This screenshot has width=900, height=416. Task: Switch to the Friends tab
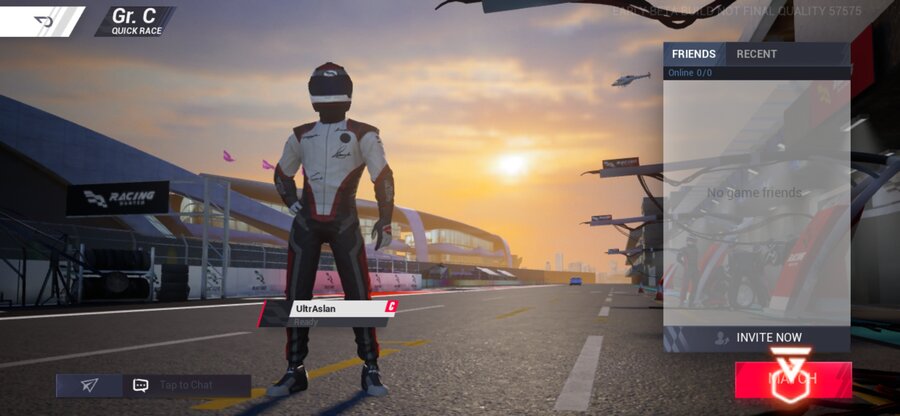[693, 54]
